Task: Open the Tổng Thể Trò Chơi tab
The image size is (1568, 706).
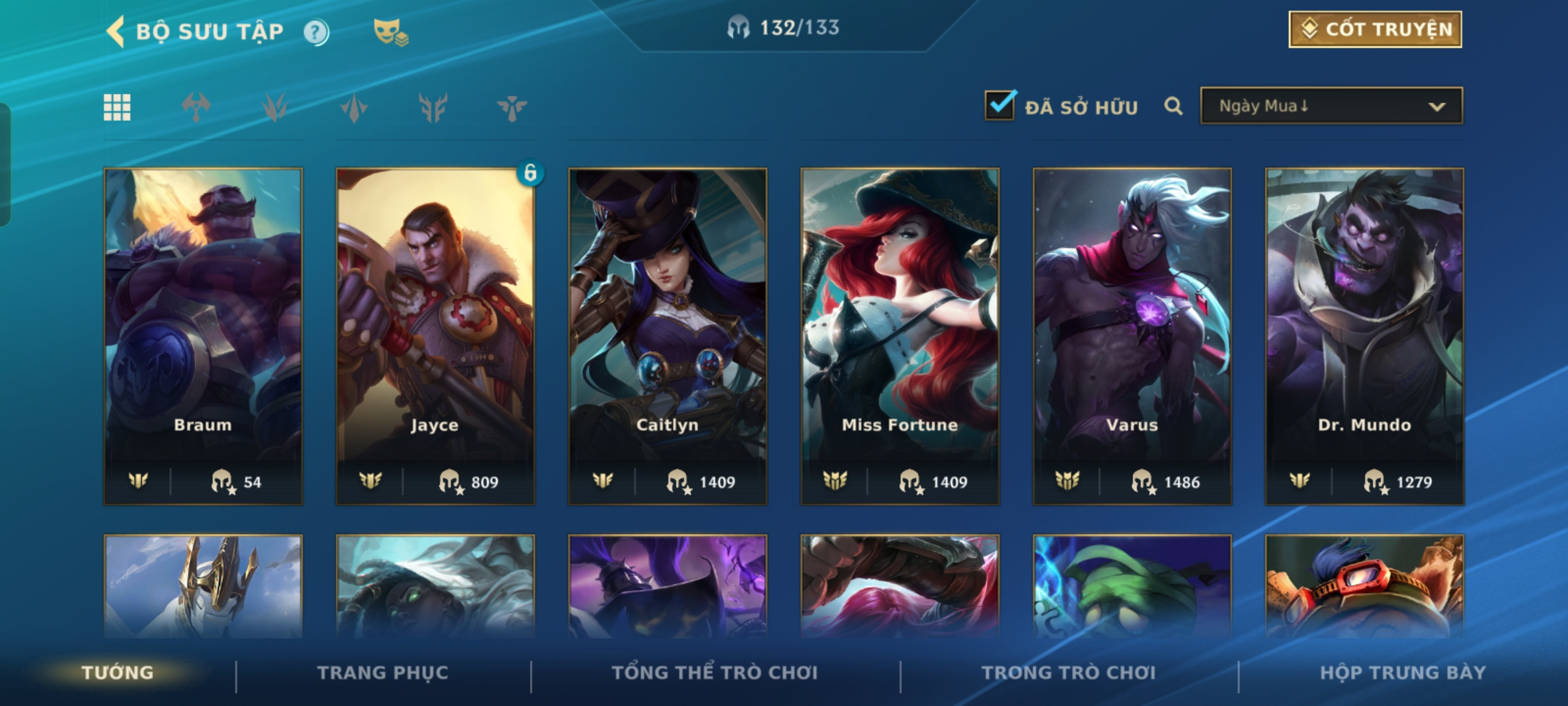Action: pos(715,673)
